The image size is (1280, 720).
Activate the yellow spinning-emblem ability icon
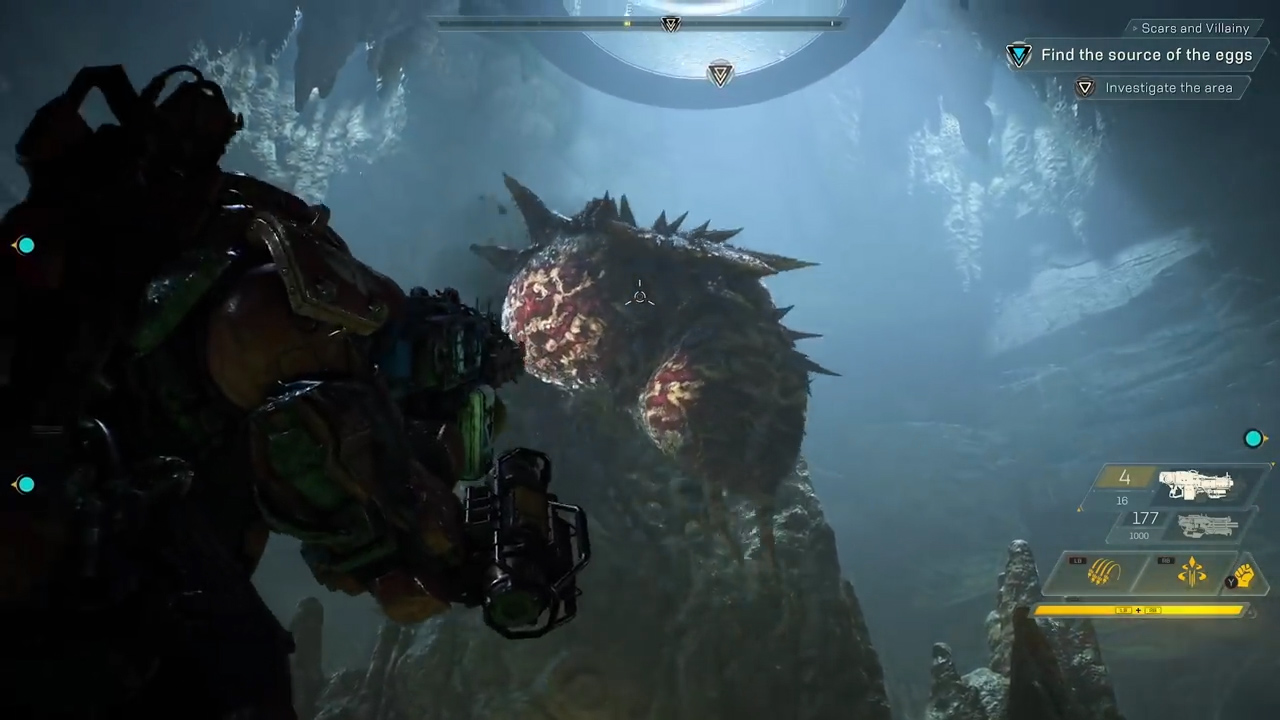coord(1191,573)
